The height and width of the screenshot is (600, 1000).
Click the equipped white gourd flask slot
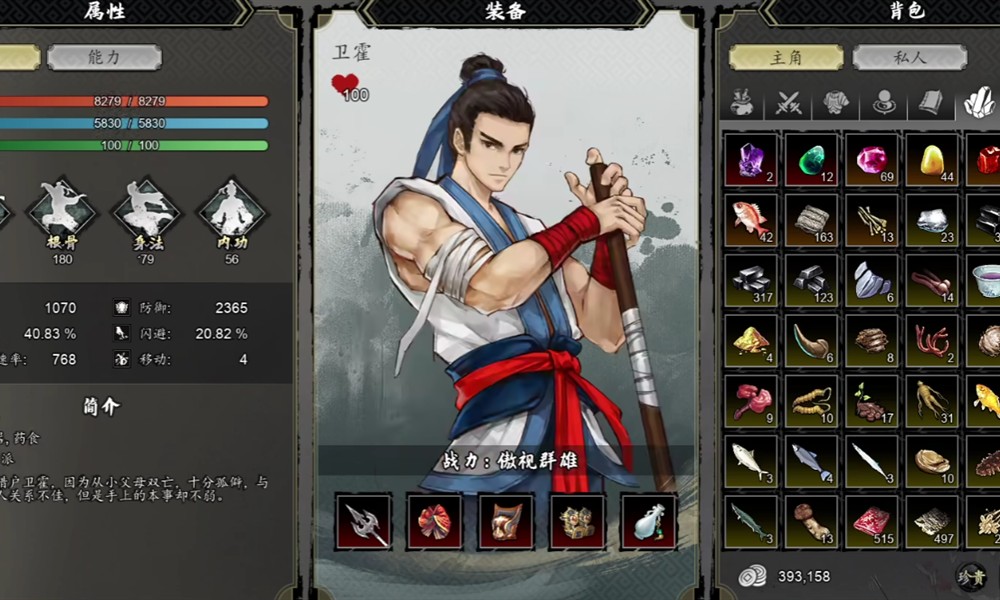tap(649, 521)
